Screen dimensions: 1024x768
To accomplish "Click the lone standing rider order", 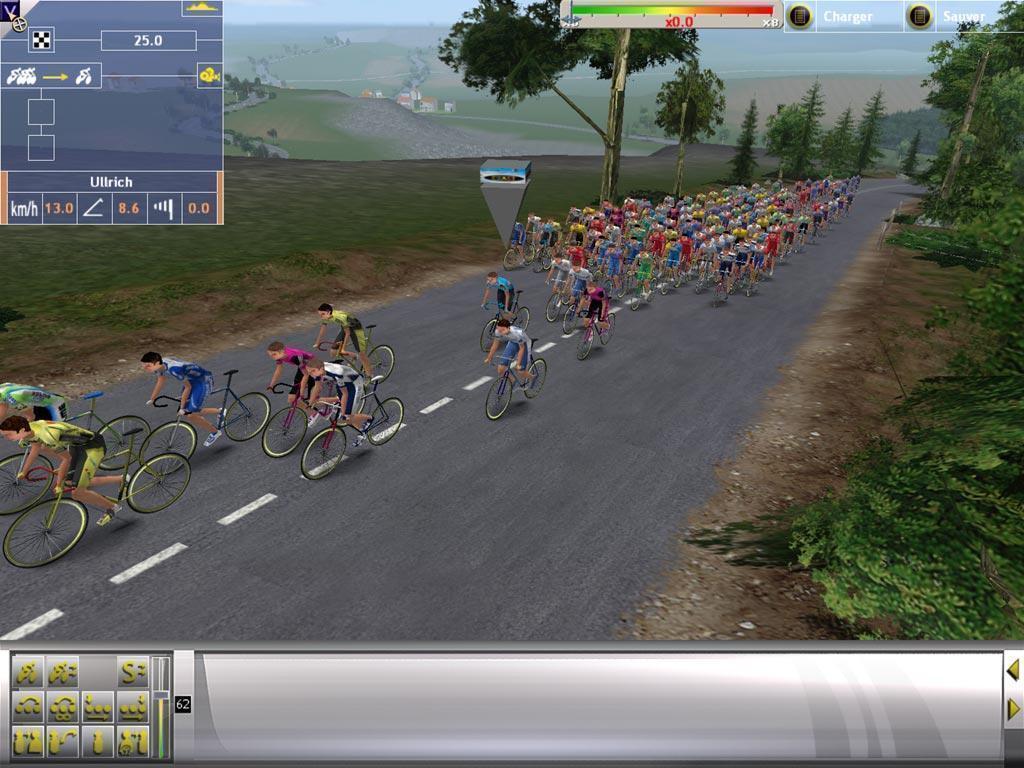I will click(x=97, y=742).
